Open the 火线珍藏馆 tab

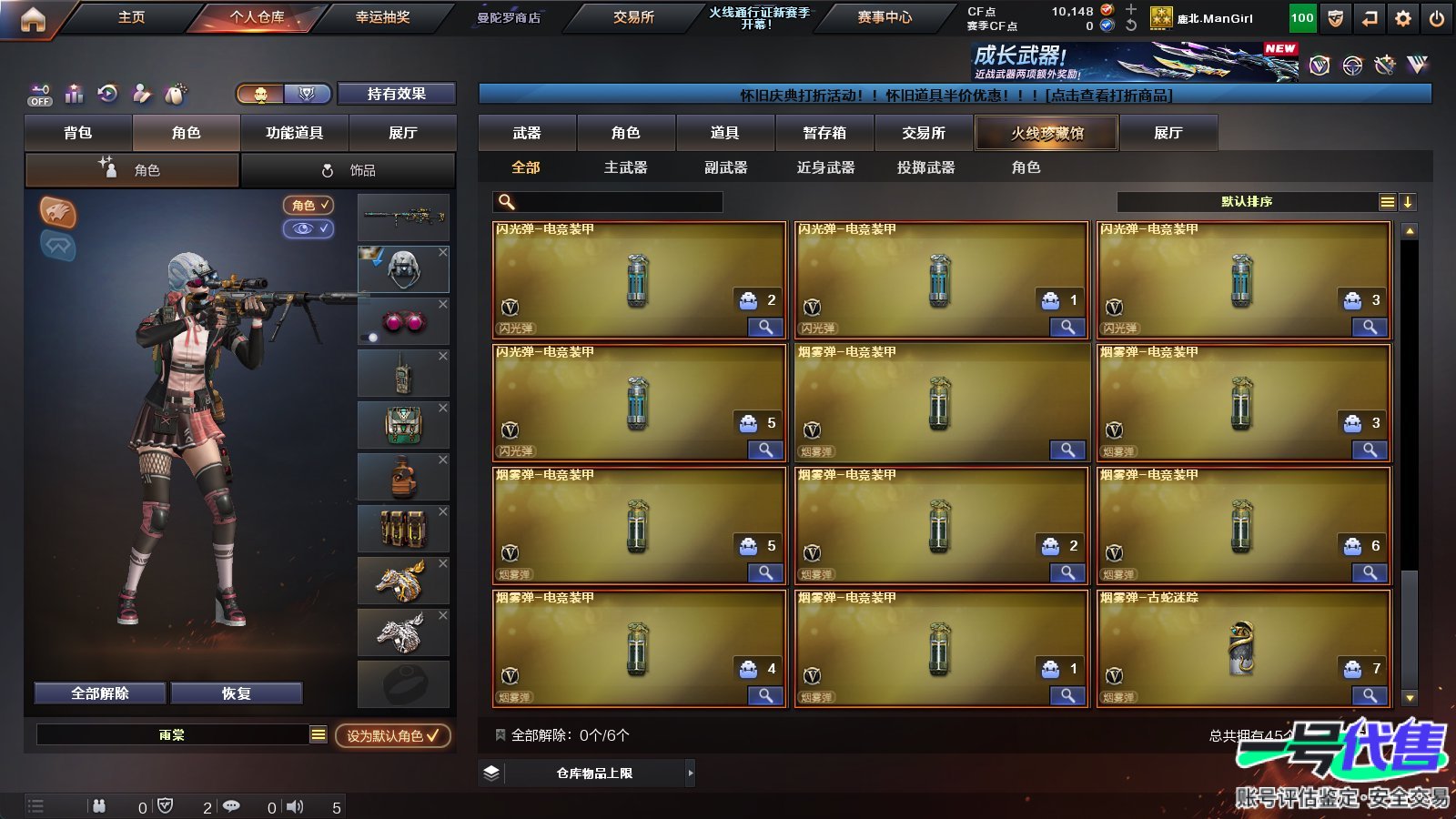(1046, 132)
